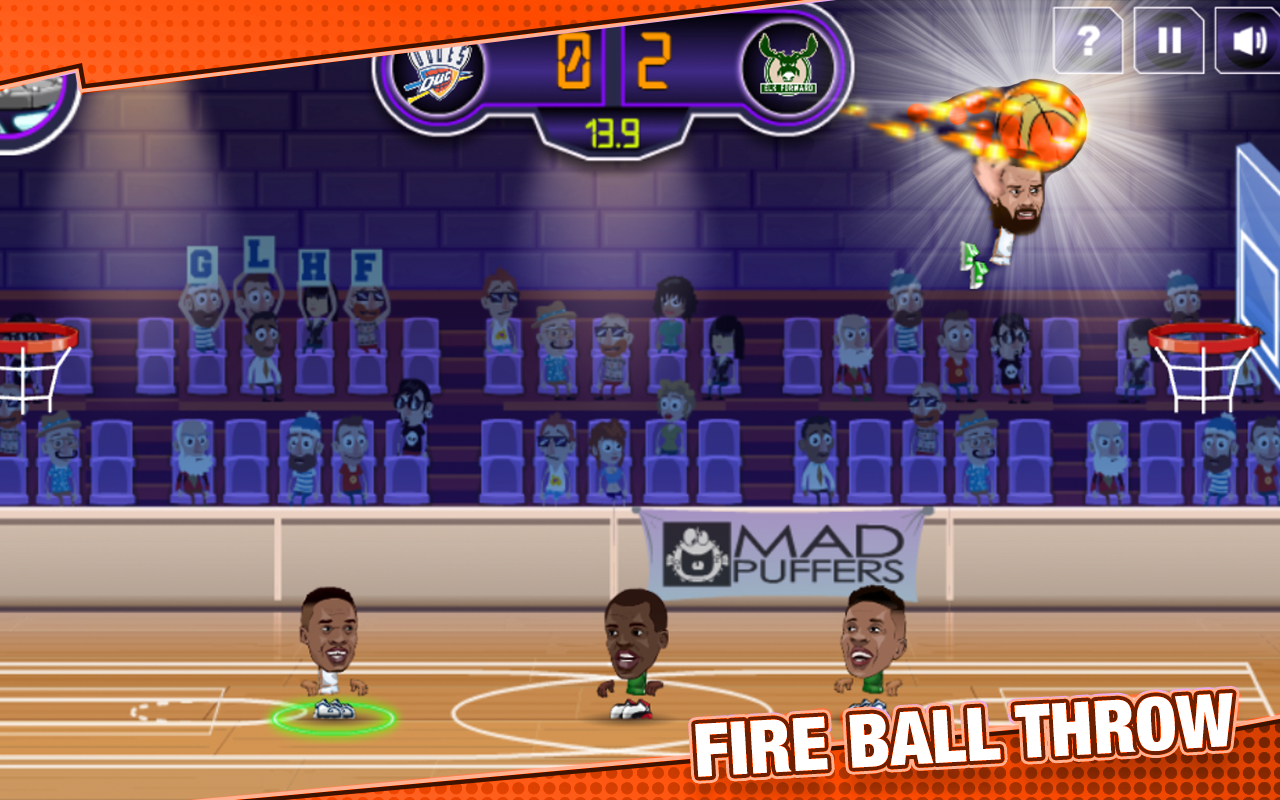Click the home team score showing 0
This screenshot has height=800, width=1280.
click(572, 60)
